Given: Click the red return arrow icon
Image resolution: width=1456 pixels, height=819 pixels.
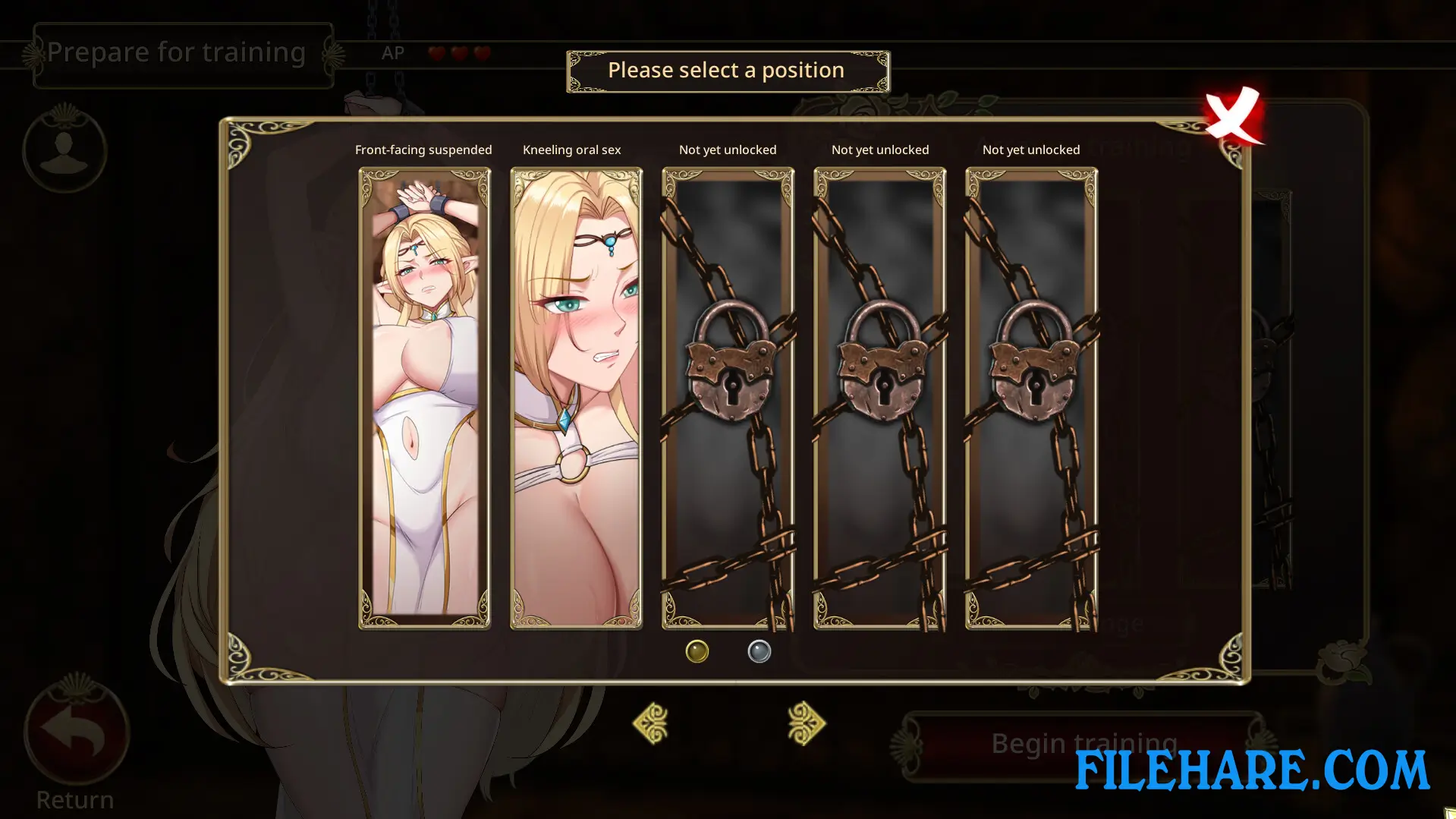Looking at the screenshot, I should (x=75, y=729).
